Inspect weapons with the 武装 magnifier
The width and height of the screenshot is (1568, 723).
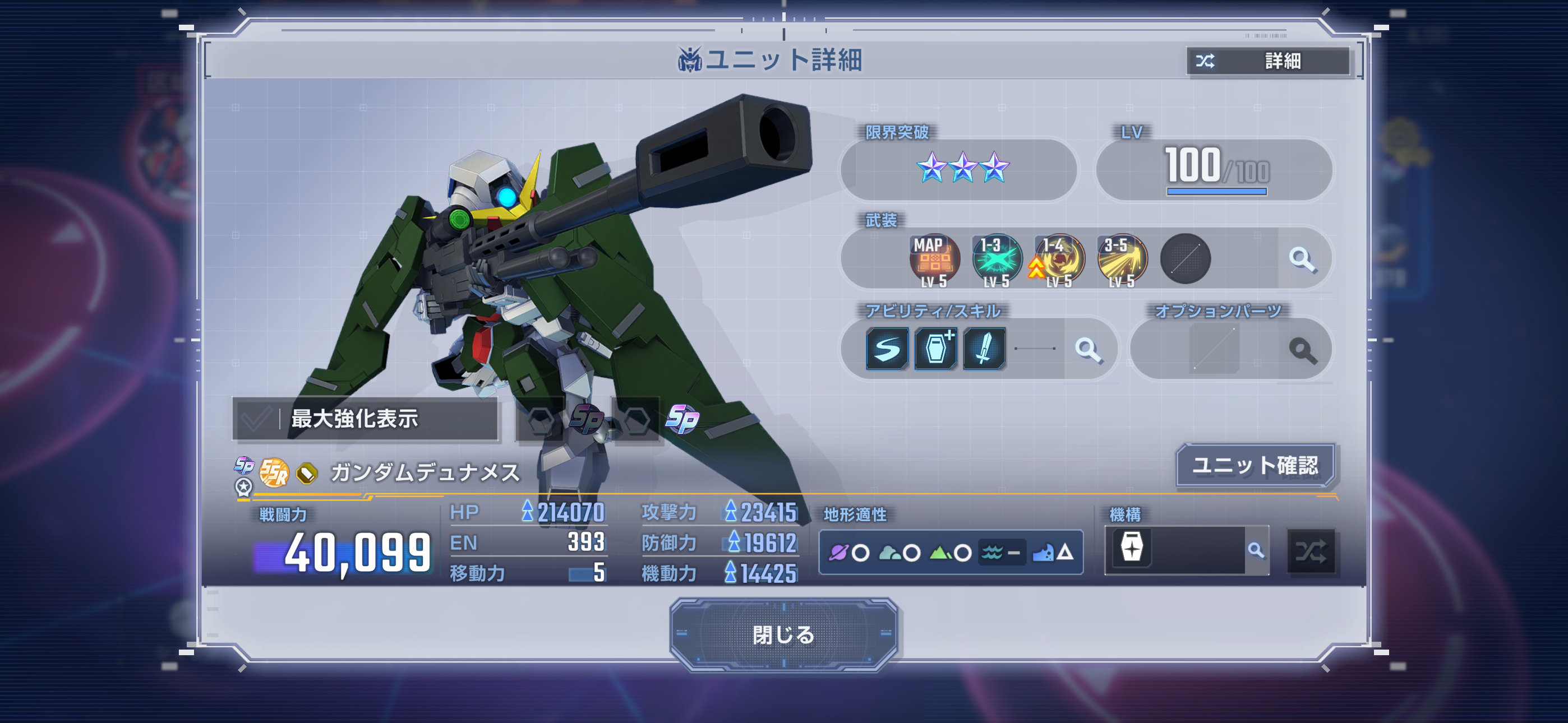pyautogui.click(x=1302, y=259)
